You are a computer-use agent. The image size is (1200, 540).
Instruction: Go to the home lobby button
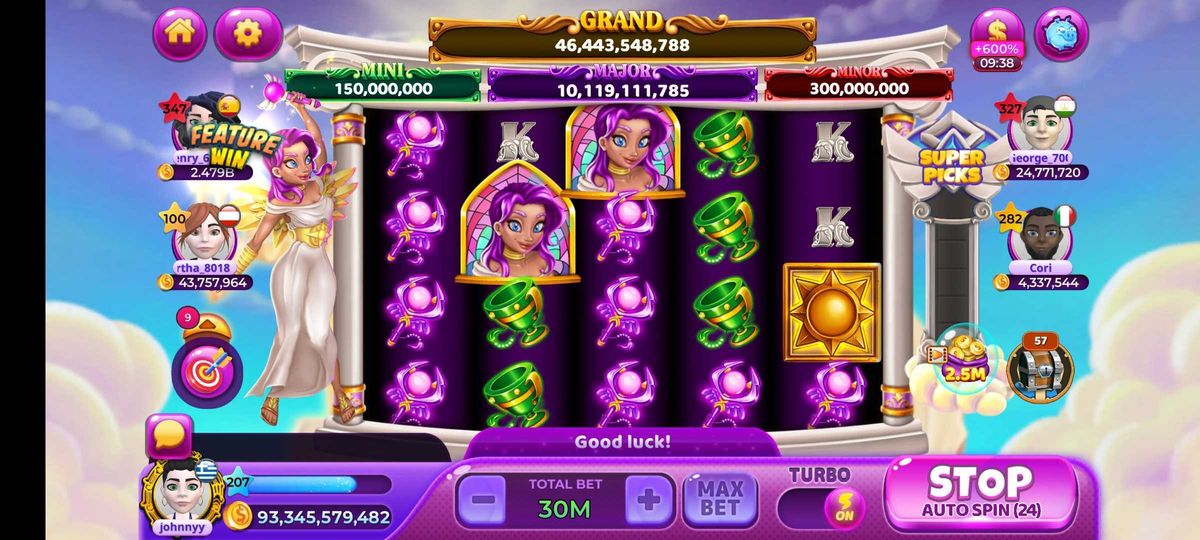(180, 33)
